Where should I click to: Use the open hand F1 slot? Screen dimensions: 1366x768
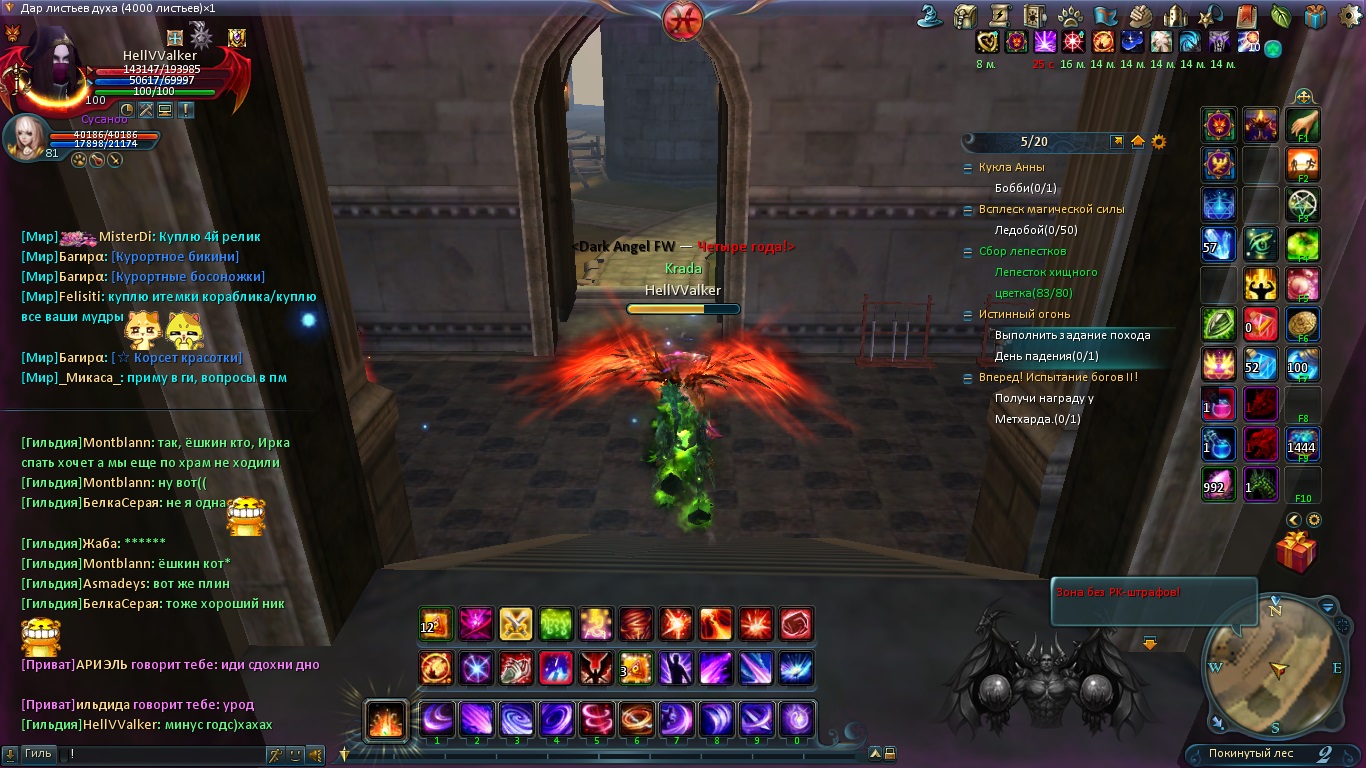[x=1303, y=125]
